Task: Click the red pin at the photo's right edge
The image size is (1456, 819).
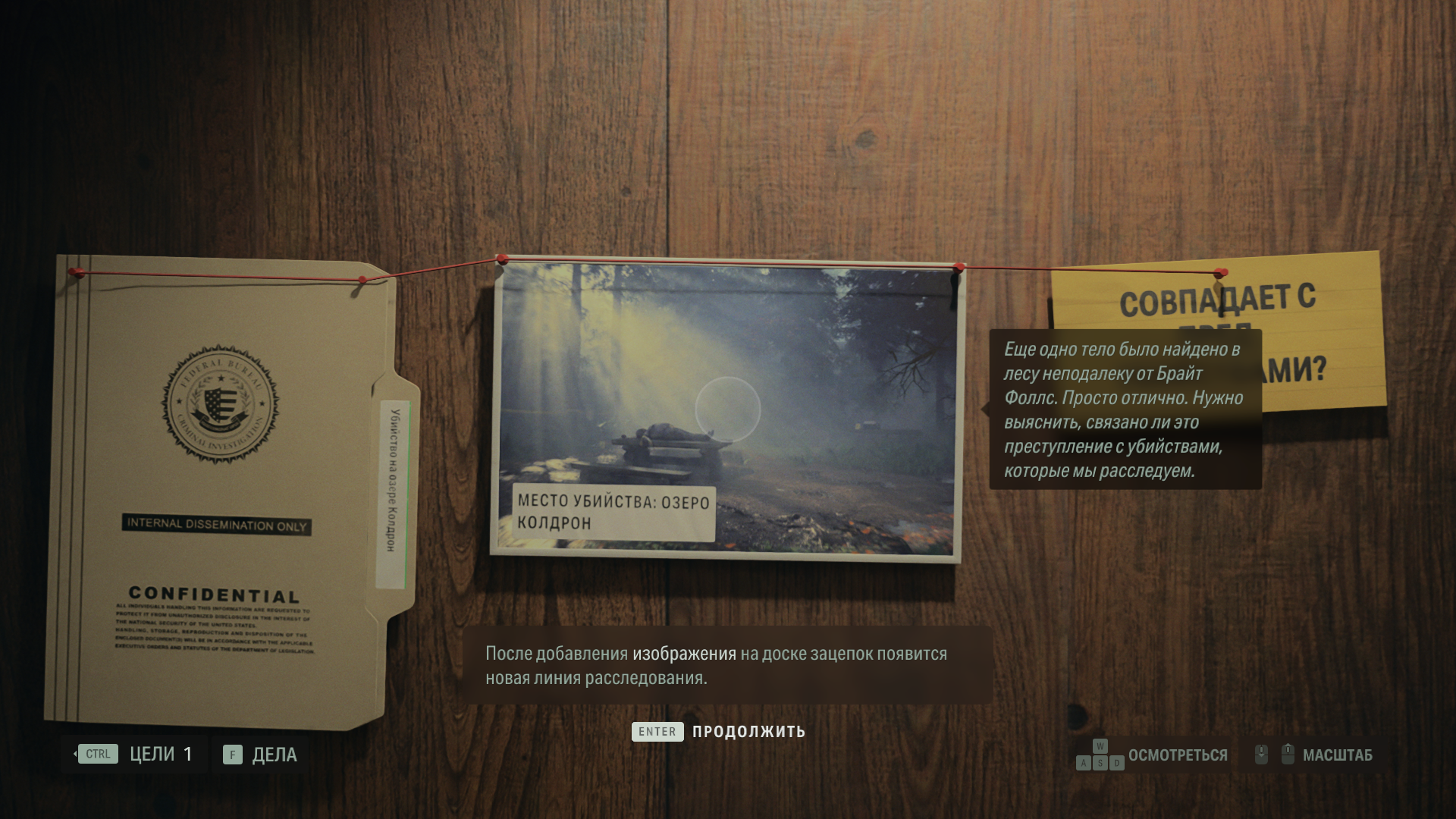Action: [x=958, y=267]
